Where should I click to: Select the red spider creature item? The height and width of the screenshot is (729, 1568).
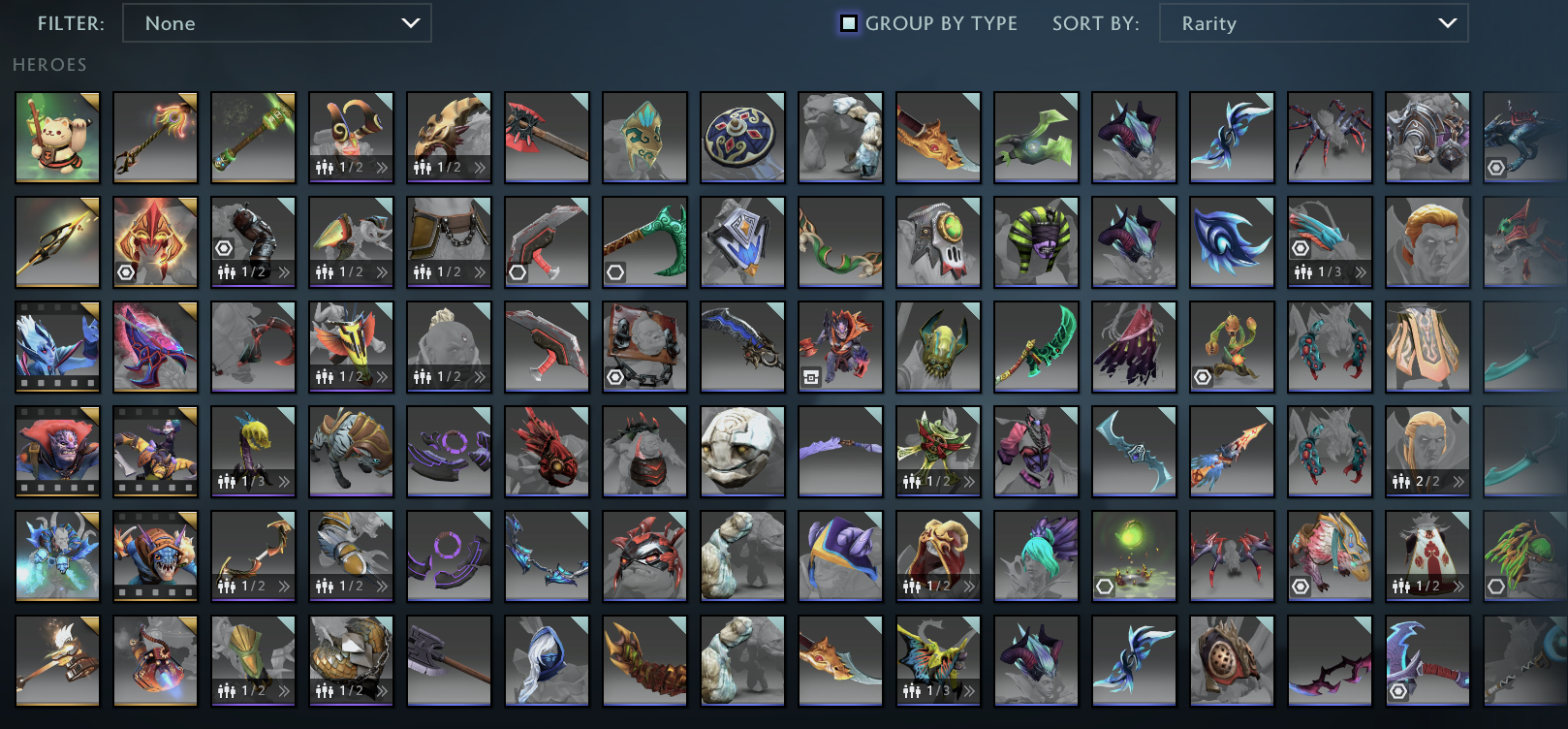[1330, 136]
